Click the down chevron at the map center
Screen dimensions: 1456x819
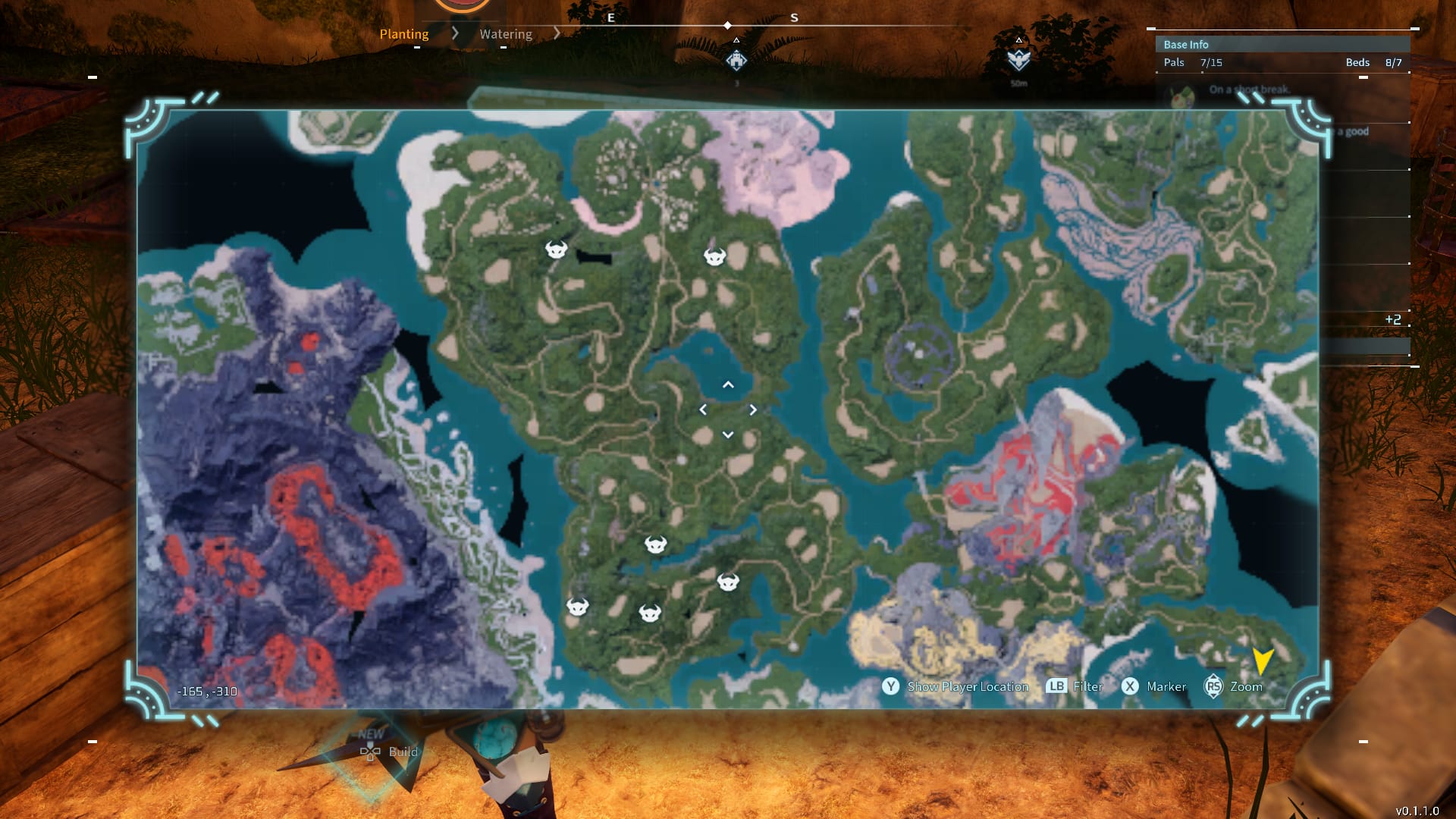pyautogui.click(x=728, y=434)
